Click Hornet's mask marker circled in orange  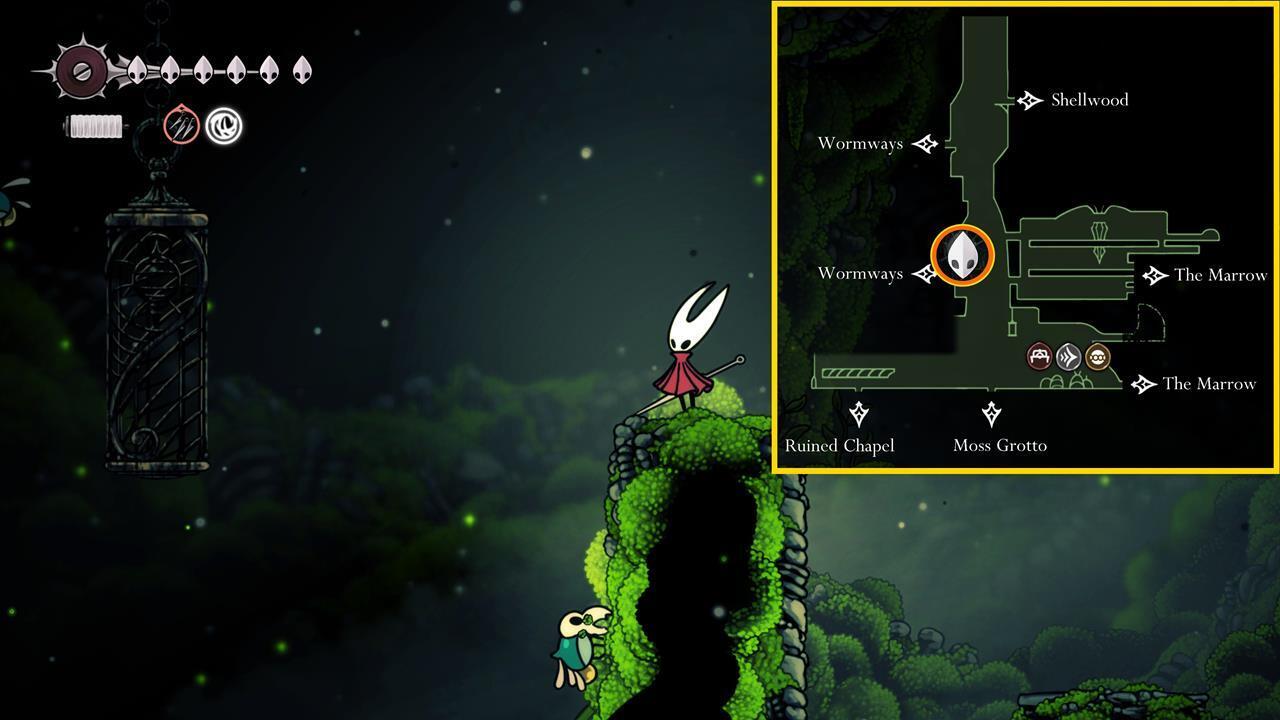pos(961,255)
